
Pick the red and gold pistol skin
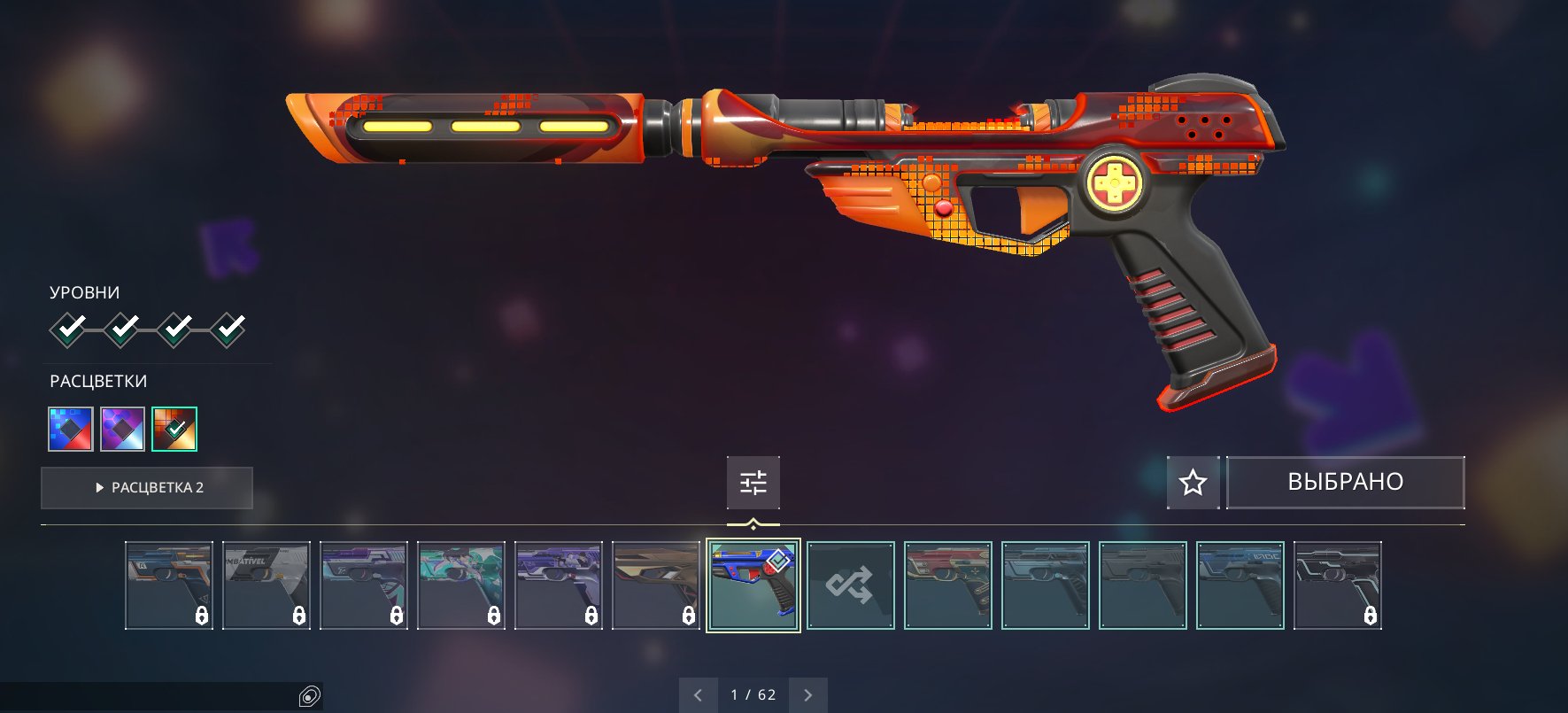[x=948, y=585]
